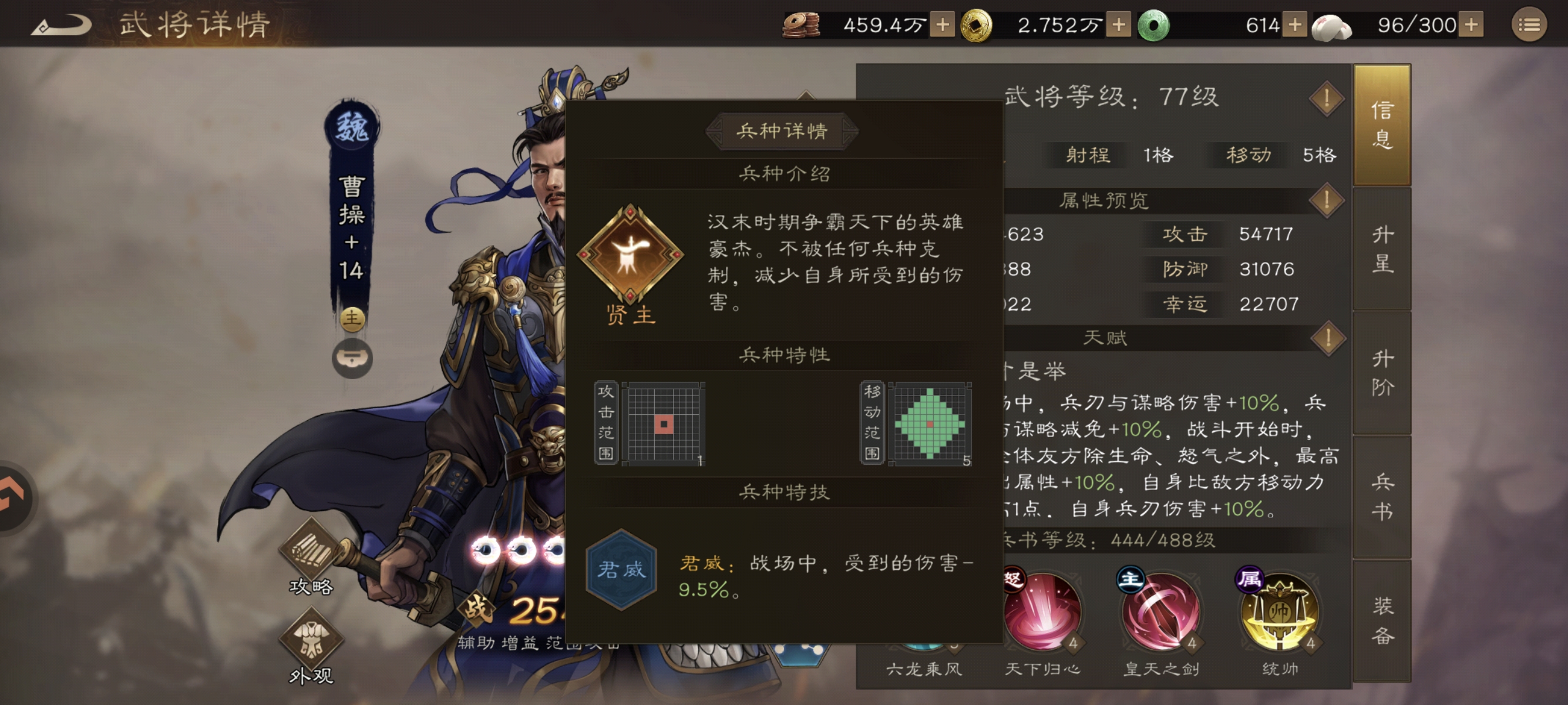This screenshot has width=1568, height=705.
Task: Open the list menu icon top right
Action: pyautogui.click(x=1529, y=24)
